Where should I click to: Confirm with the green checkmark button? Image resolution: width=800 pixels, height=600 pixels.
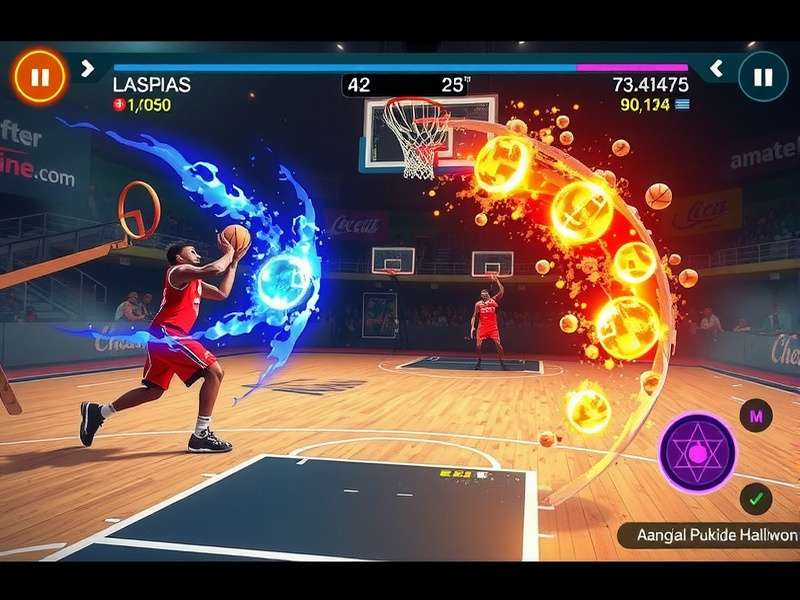click(x=756, y=497)
